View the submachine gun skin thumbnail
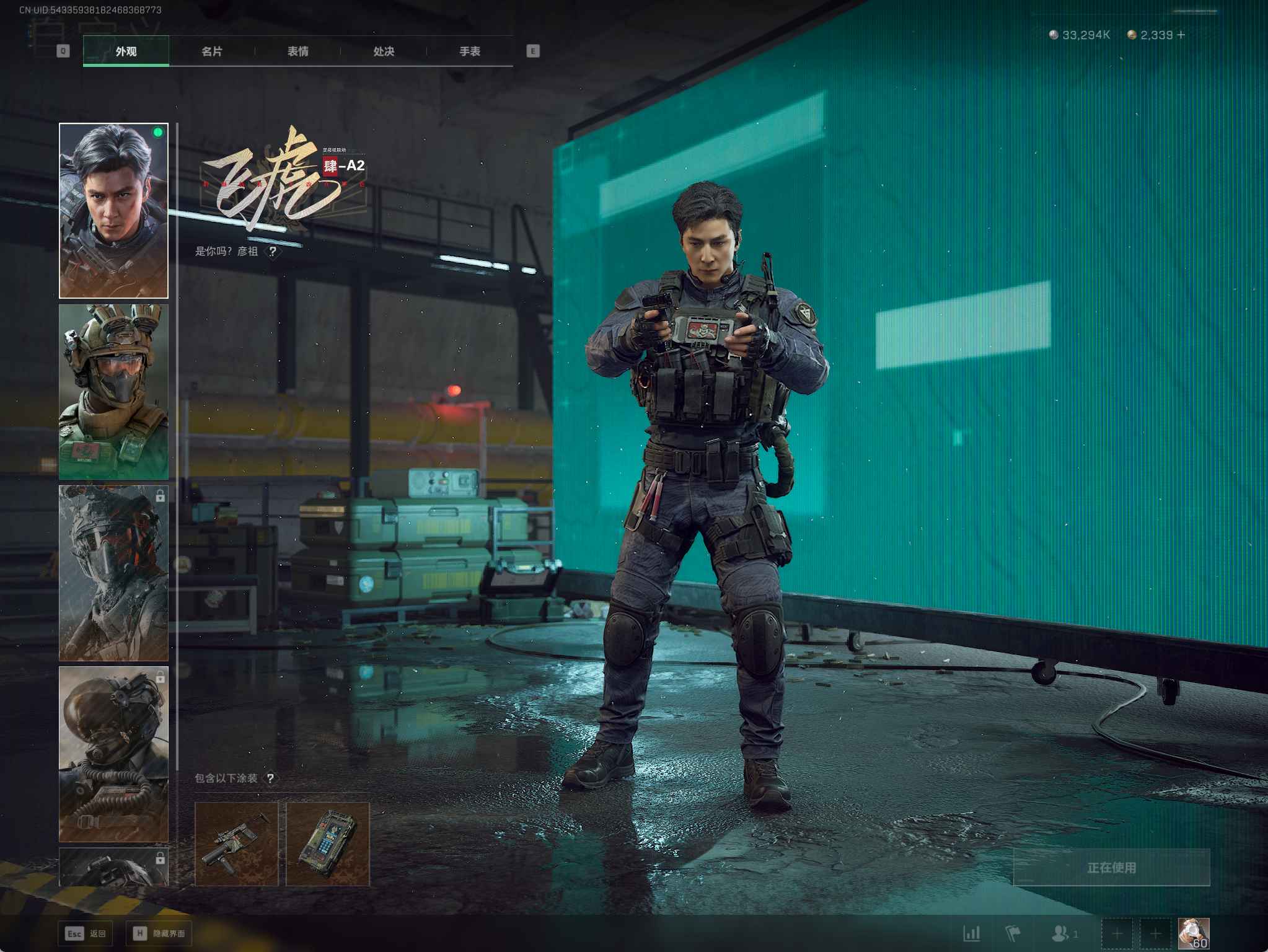Viewport: 1268px width, 952px height. coord(237,844)
